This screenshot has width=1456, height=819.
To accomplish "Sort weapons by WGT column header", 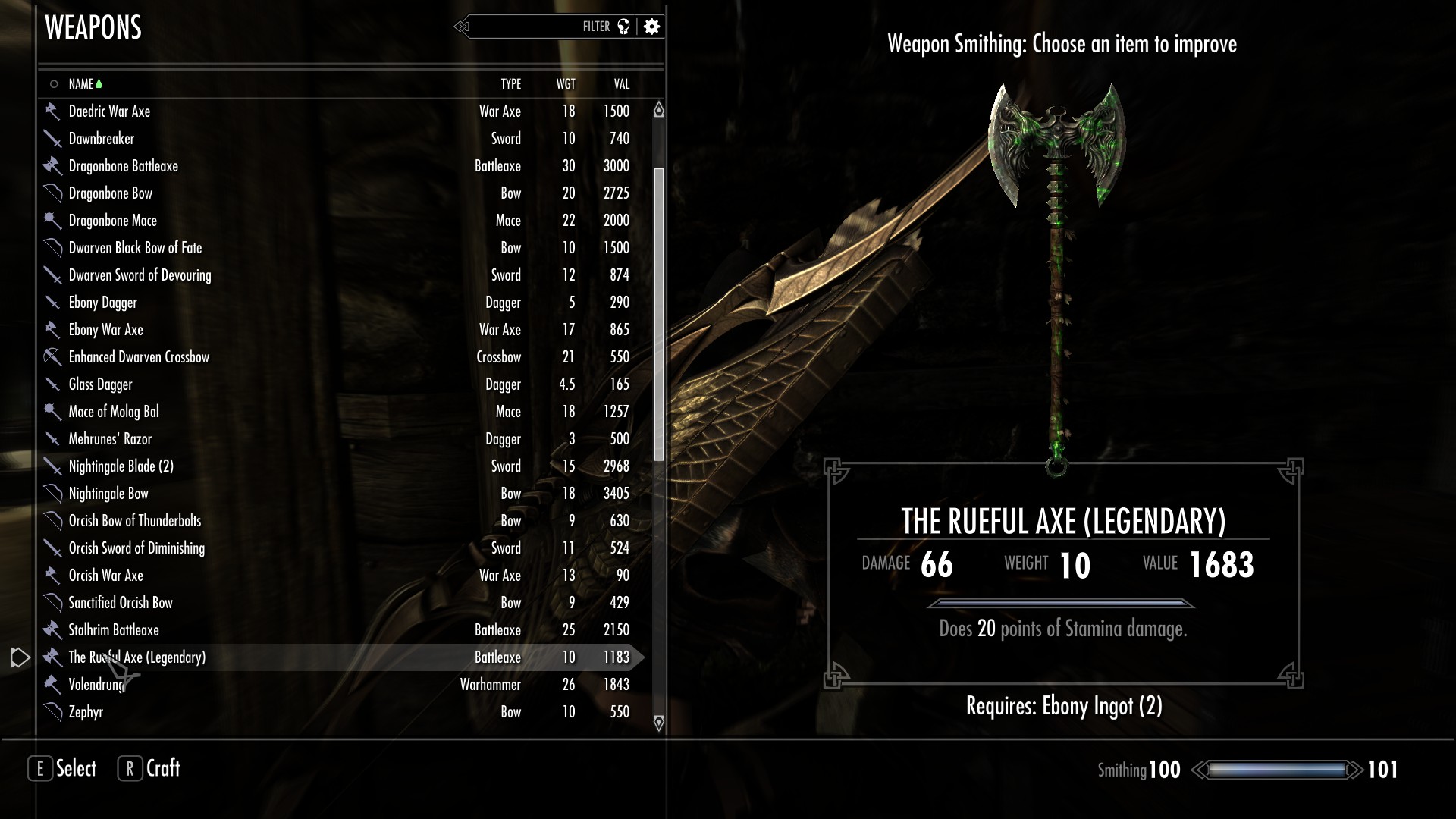I will tap(566, 84).
